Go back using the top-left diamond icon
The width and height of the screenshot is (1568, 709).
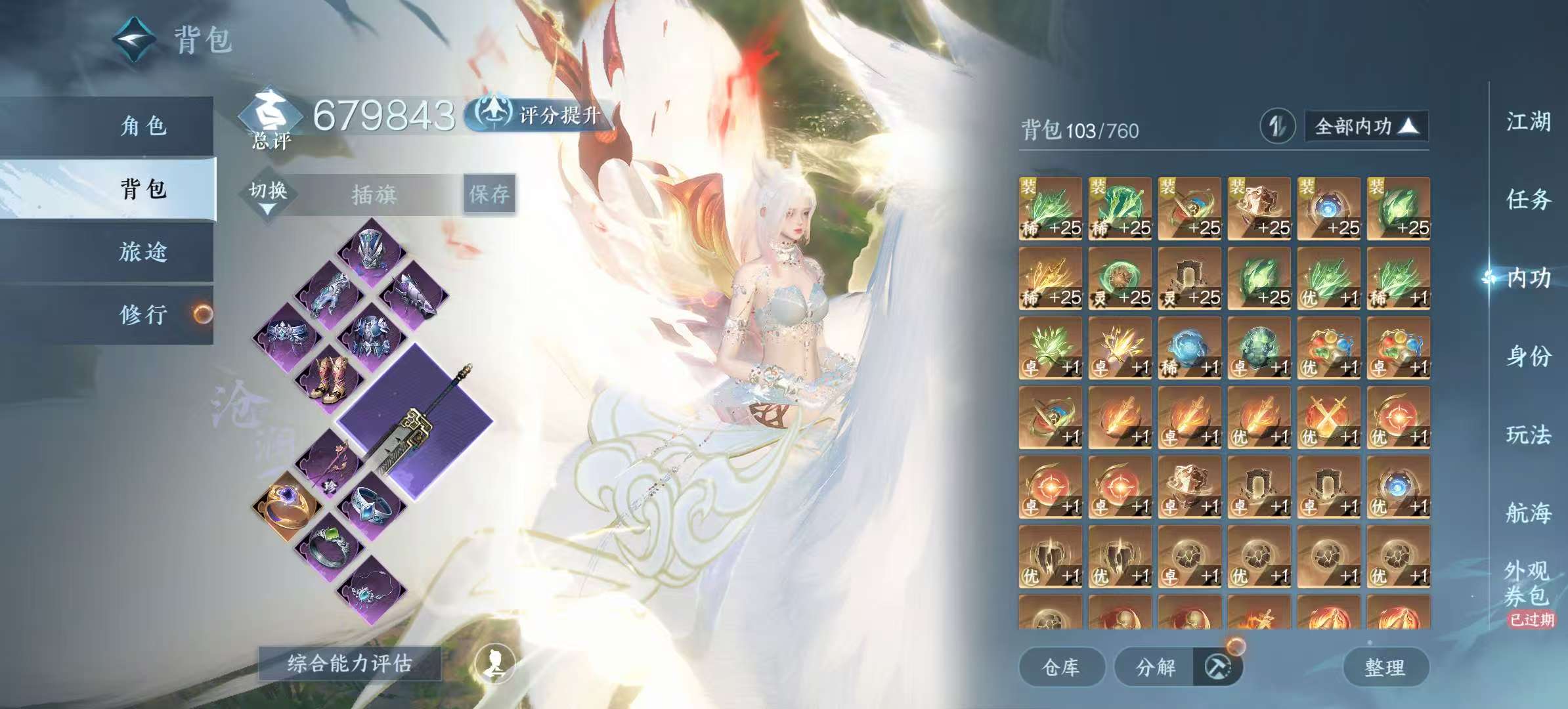click(135, 39)
